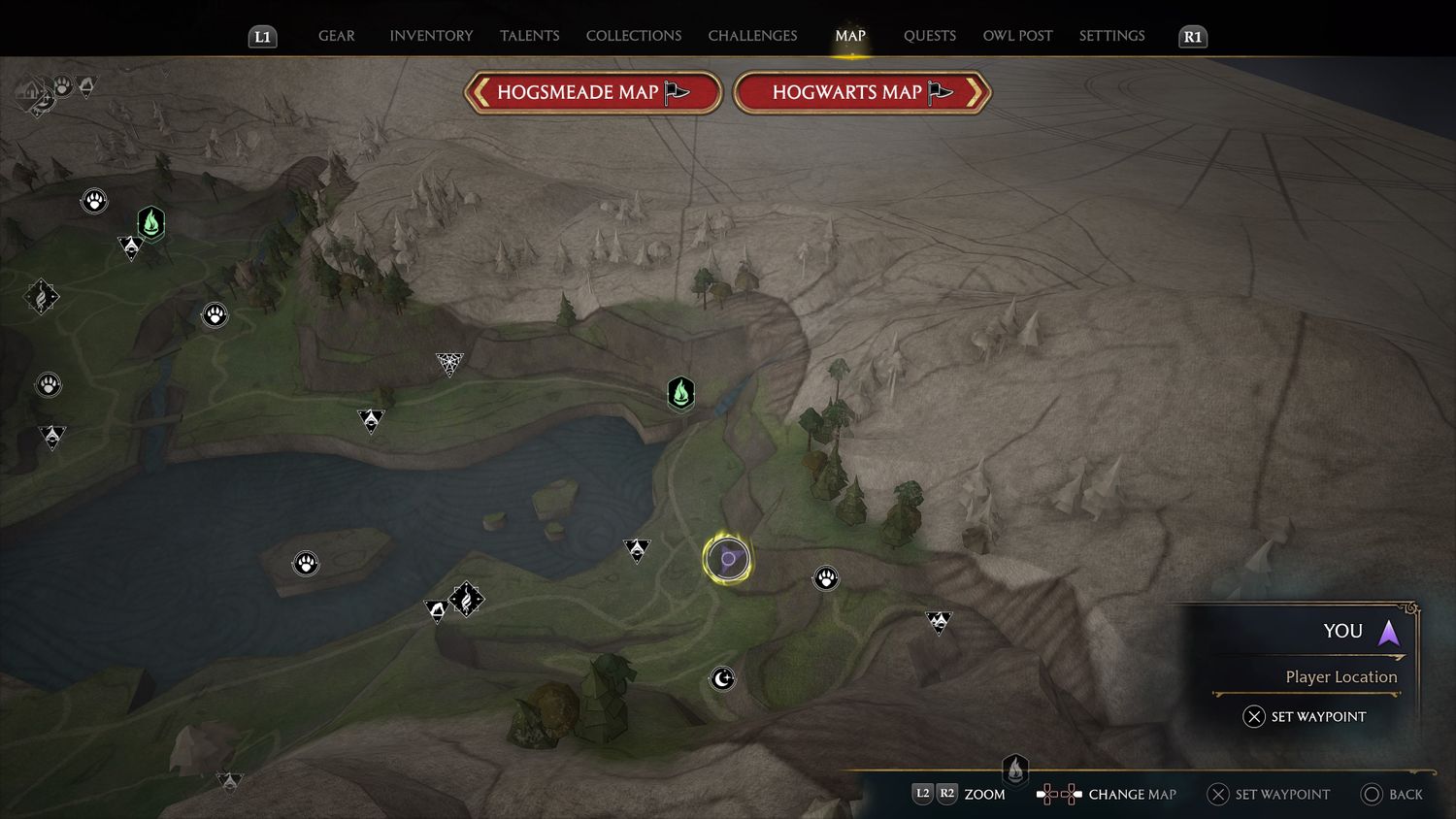
Task: Open the Quests tab
Action: click(x=929, y=36)
